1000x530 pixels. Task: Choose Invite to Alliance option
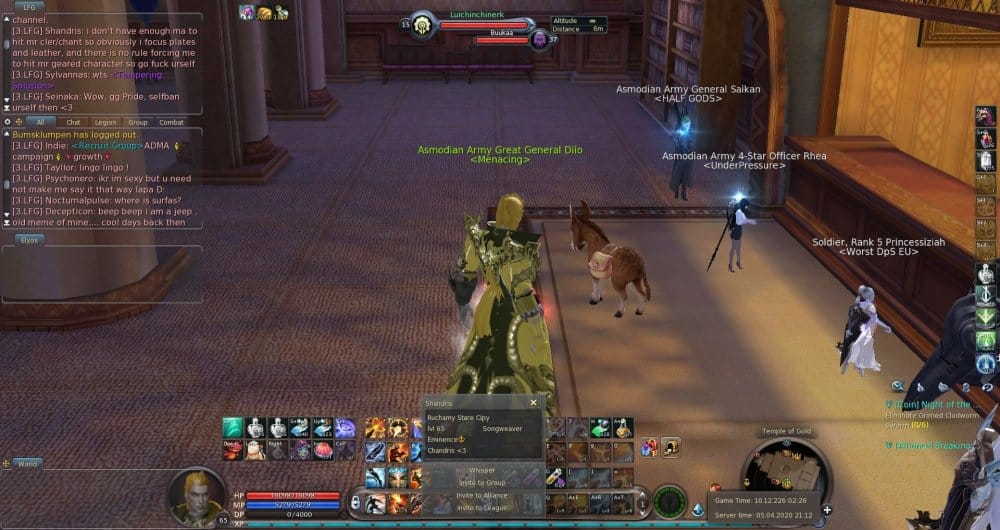(481, 495)
